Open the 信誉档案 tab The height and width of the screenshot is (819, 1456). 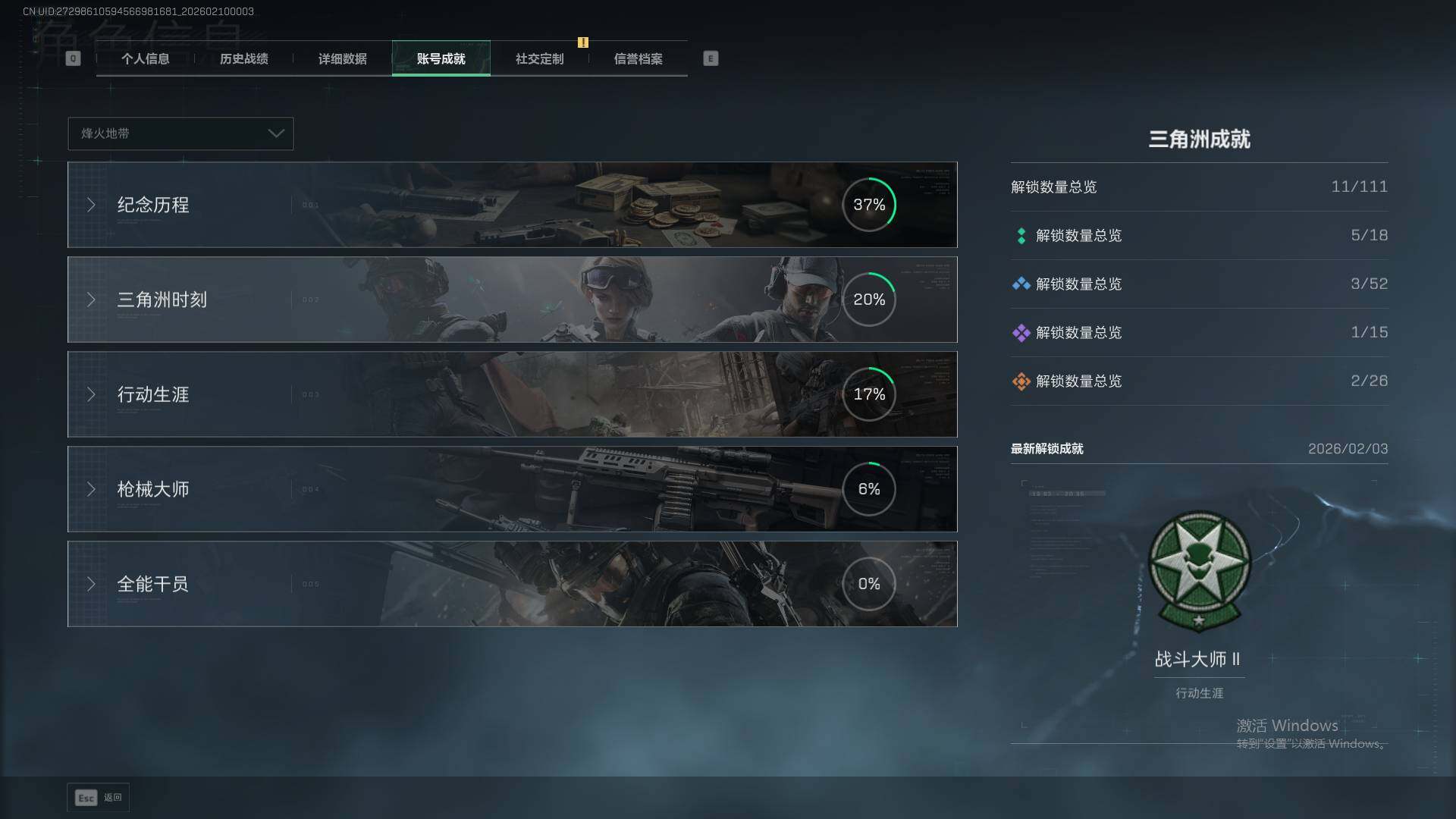click(638, 58)
